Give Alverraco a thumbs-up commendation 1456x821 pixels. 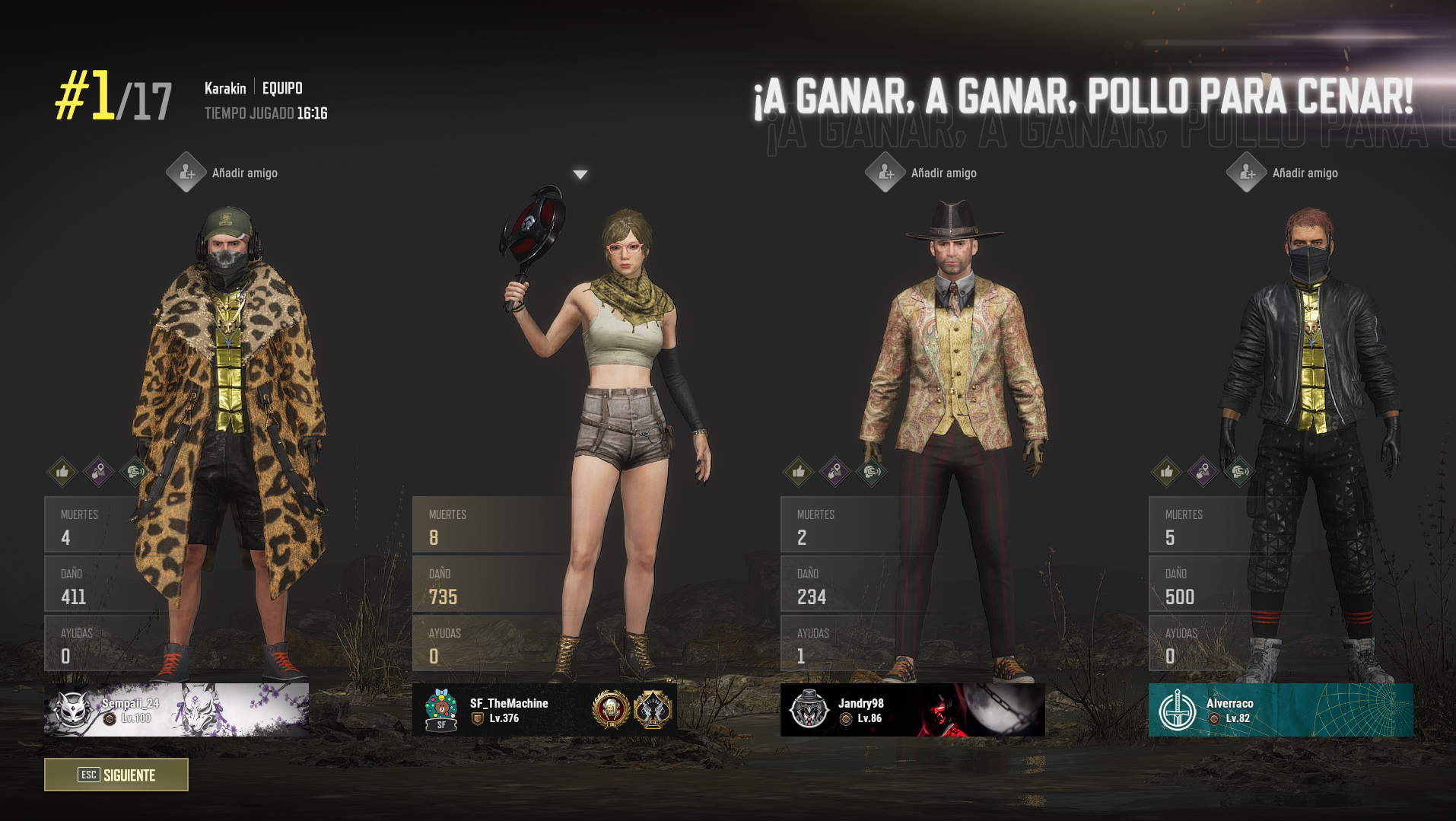(1167, 472)
